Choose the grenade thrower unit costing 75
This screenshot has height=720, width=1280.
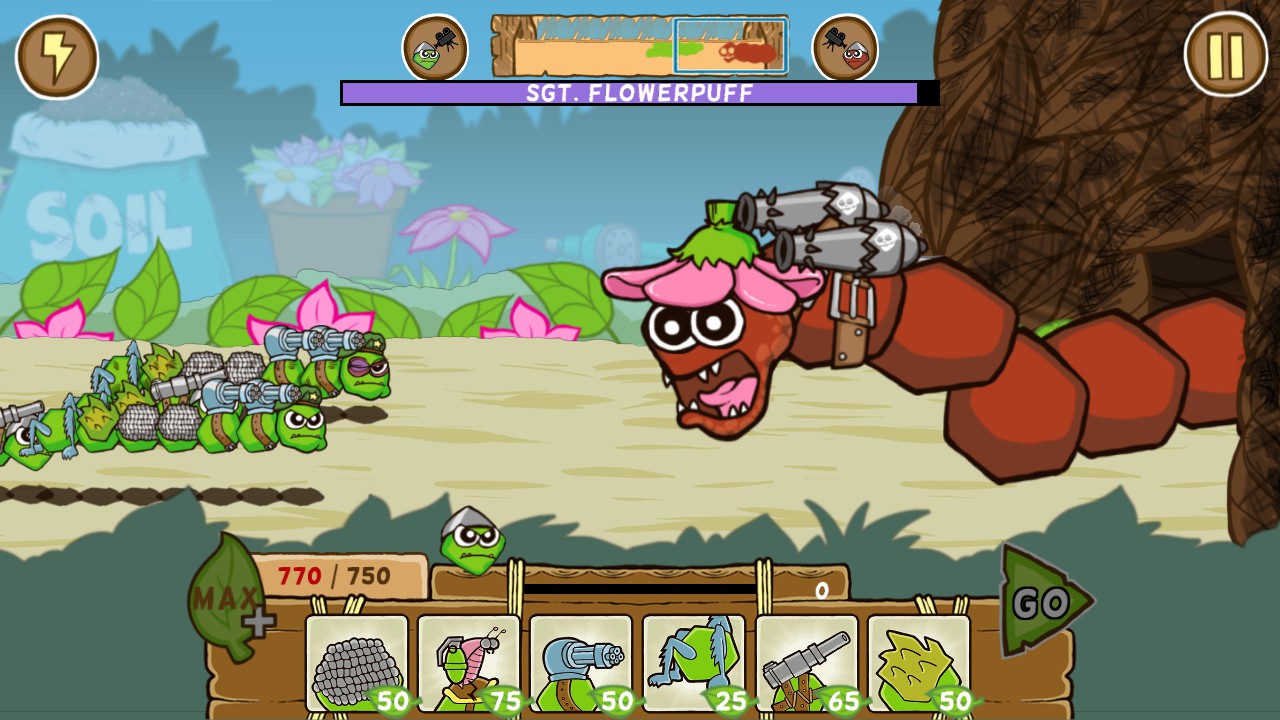tap(469, 664)
